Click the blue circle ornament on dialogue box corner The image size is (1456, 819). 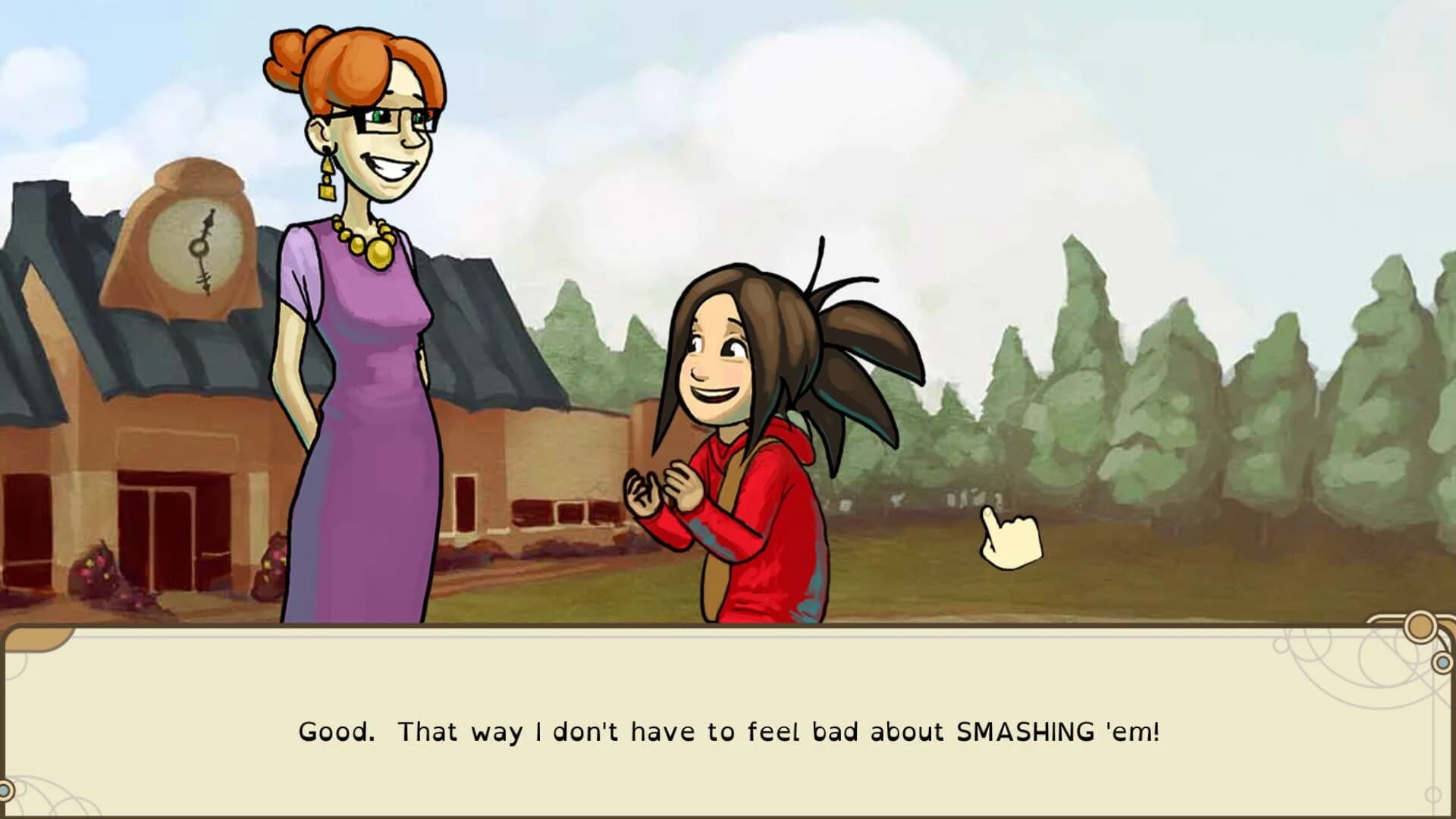(1442, 663)
